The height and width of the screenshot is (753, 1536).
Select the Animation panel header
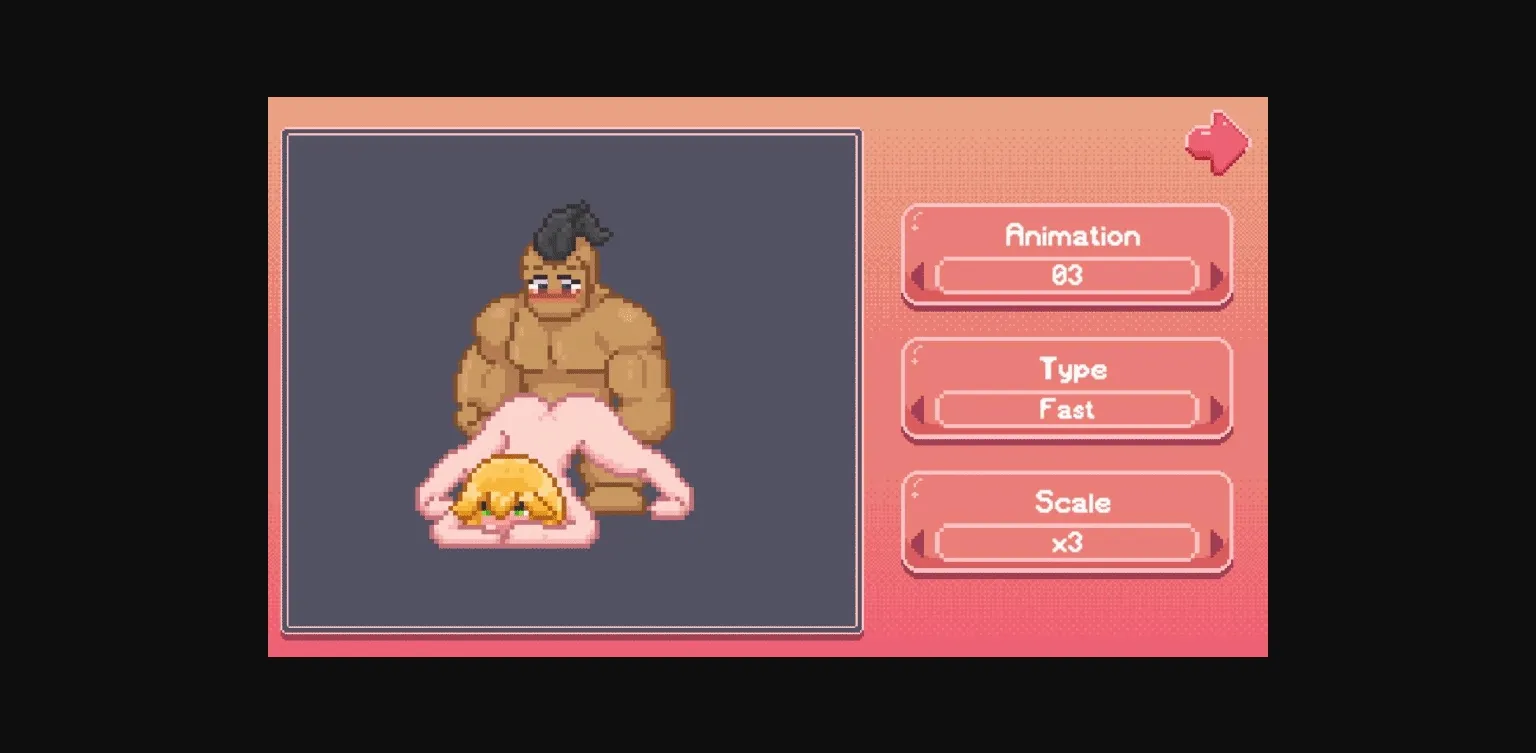(1072, 236)
